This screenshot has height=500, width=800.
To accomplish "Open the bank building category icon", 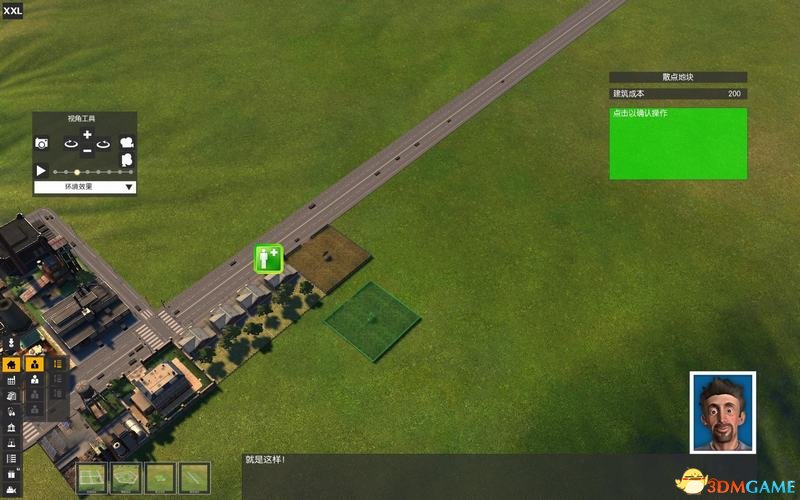I will [11, 427].
